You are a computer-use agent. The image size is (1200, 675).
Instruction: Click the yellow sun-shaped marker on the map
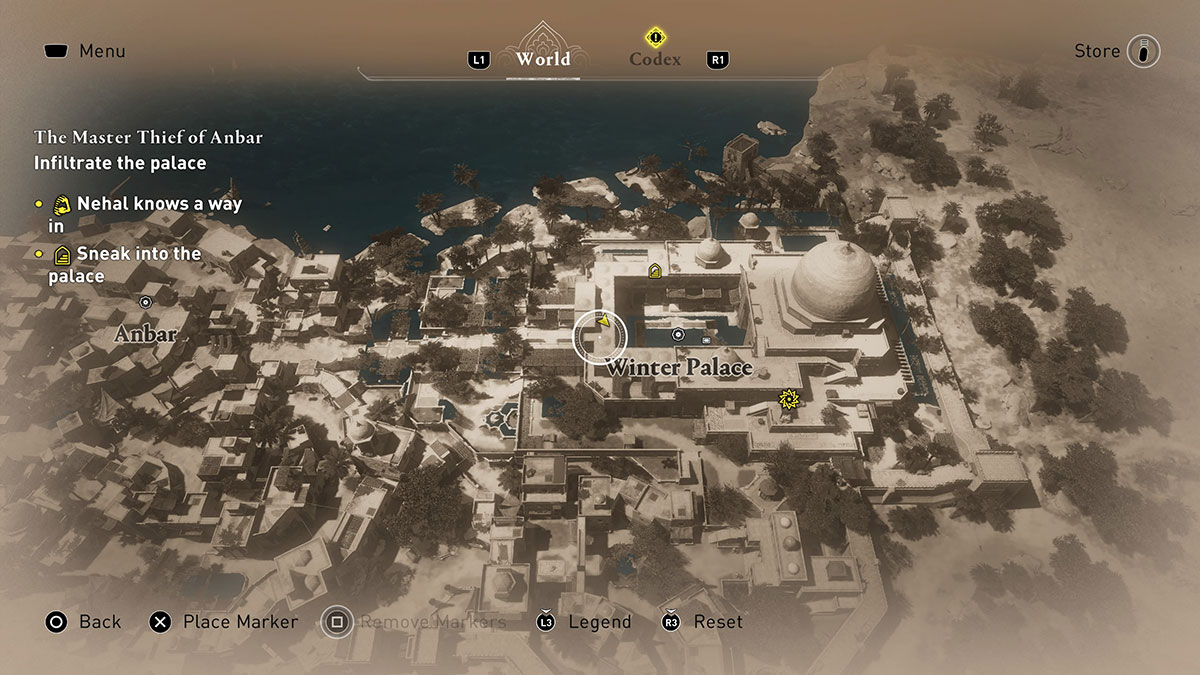(x=790, y=400)
